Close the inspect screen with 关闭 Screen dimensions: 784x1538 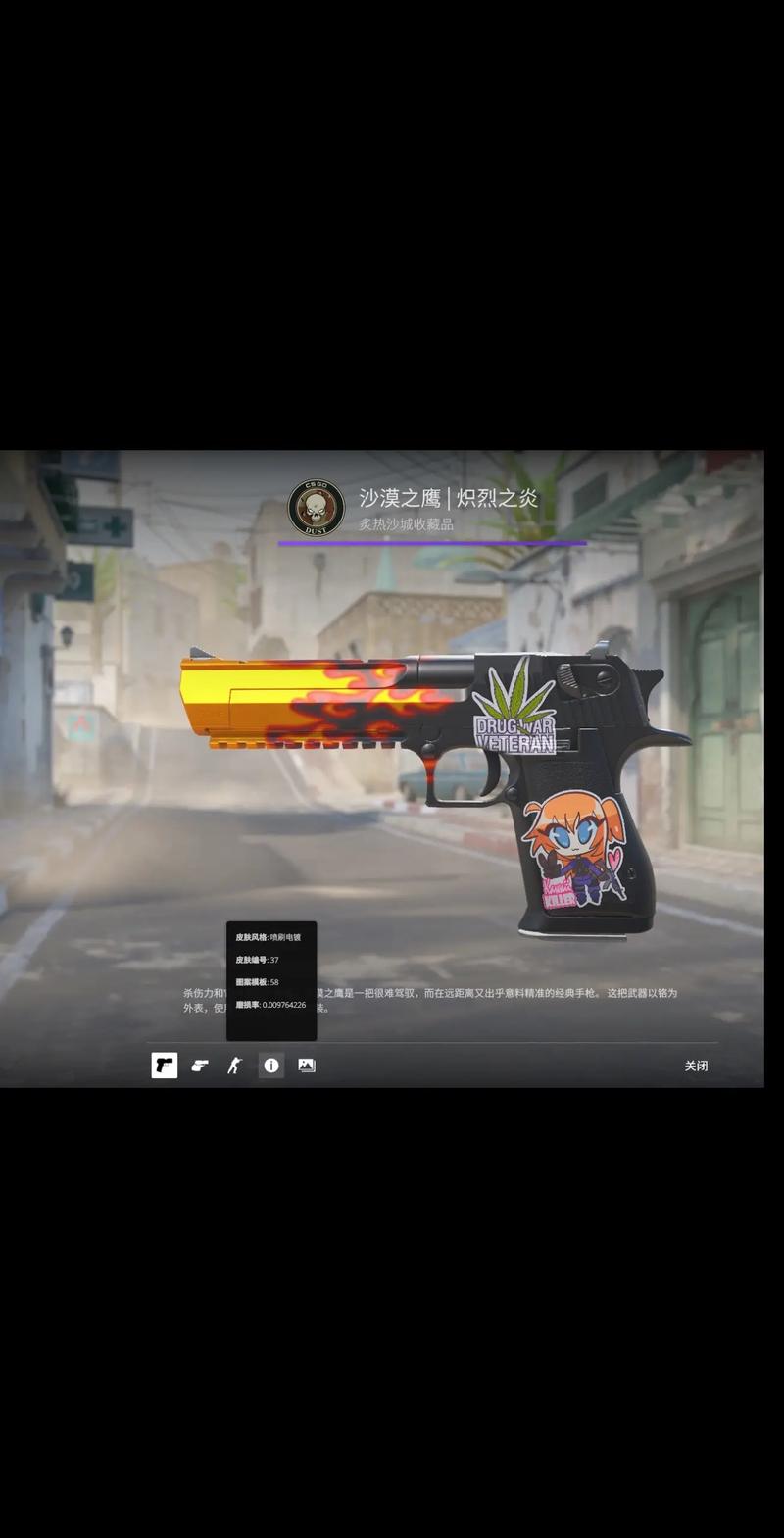(x=696, y=1066)
